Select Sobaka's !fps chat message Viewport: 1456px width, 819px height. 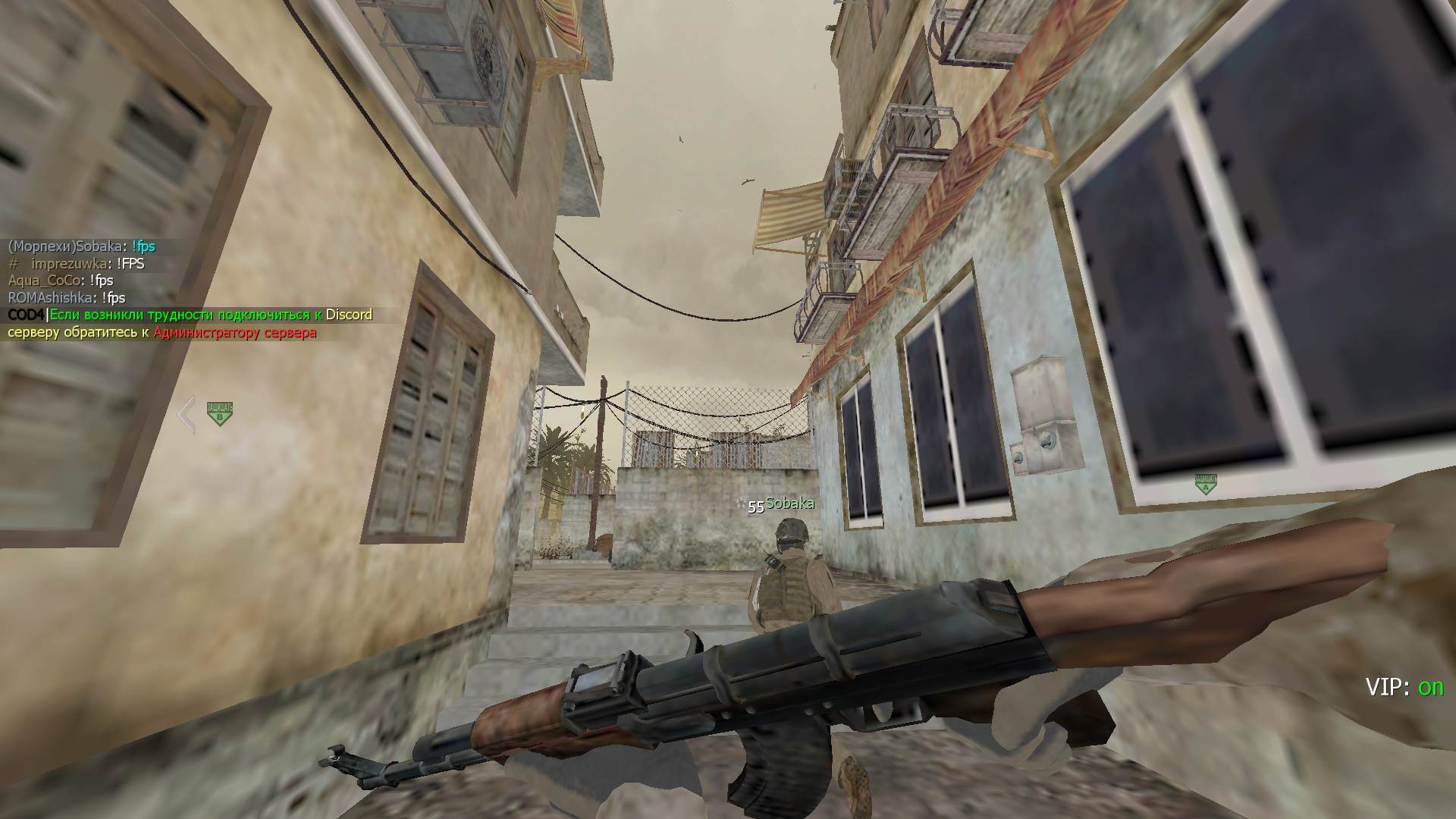pyautogui.click(x=82, y=246)
